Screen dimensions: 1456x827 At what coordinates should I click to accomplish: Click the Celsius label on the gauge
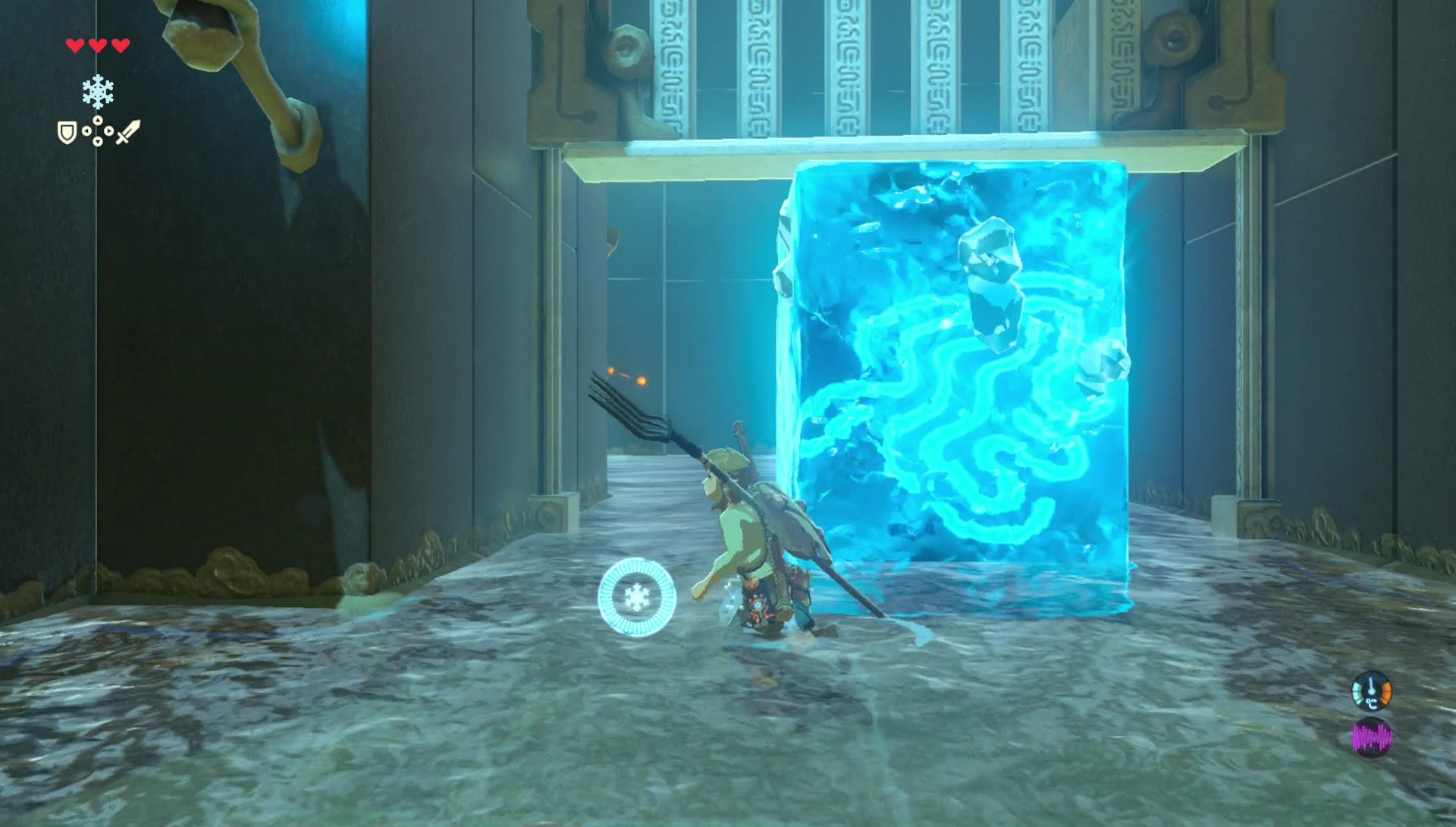point(1373,703)
